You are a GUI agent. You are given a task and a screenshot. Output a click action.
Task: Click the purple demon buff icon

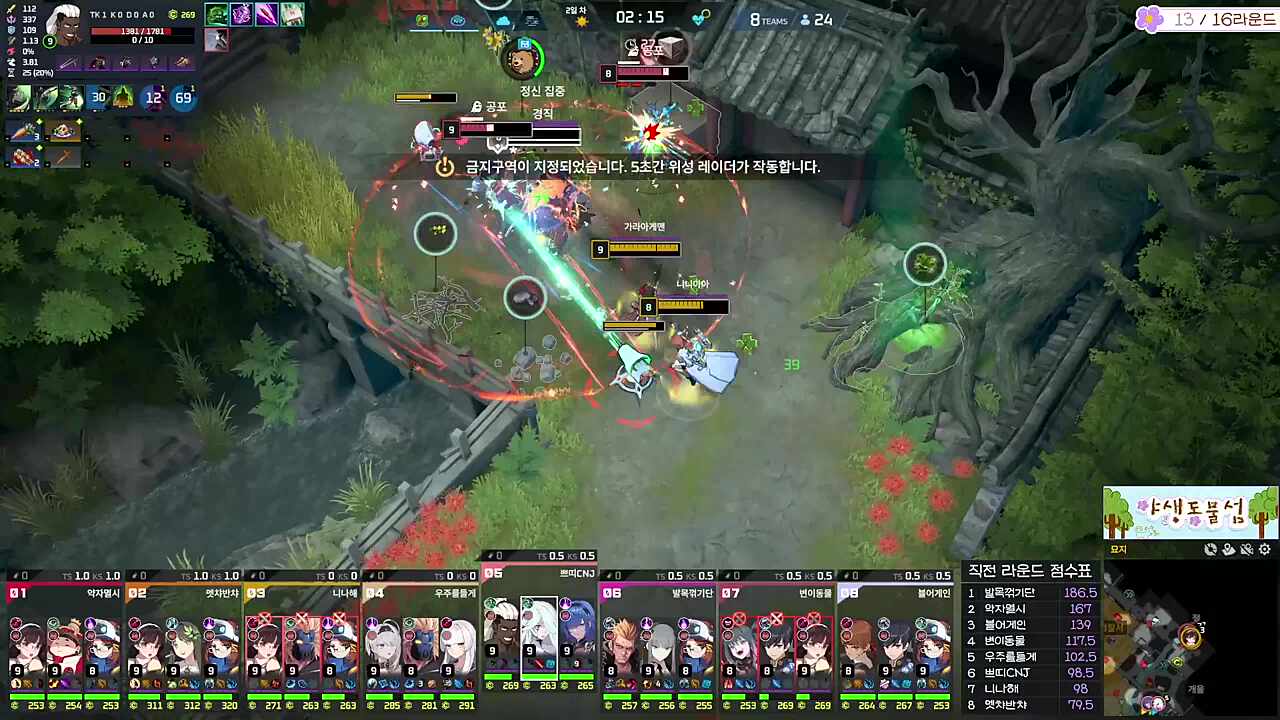241,14
